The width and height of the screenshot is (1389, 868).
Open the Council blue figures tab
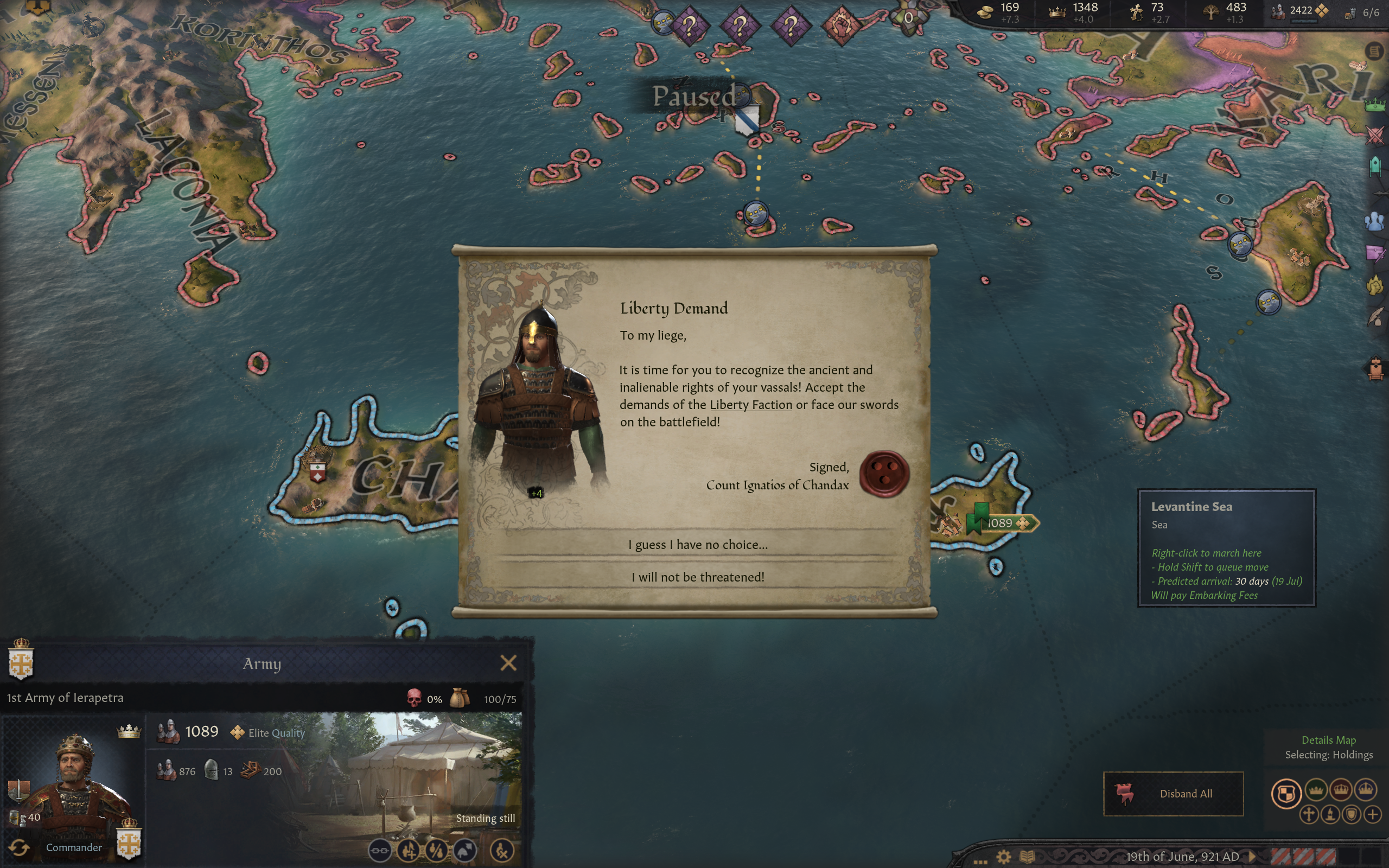point(1375,221)
